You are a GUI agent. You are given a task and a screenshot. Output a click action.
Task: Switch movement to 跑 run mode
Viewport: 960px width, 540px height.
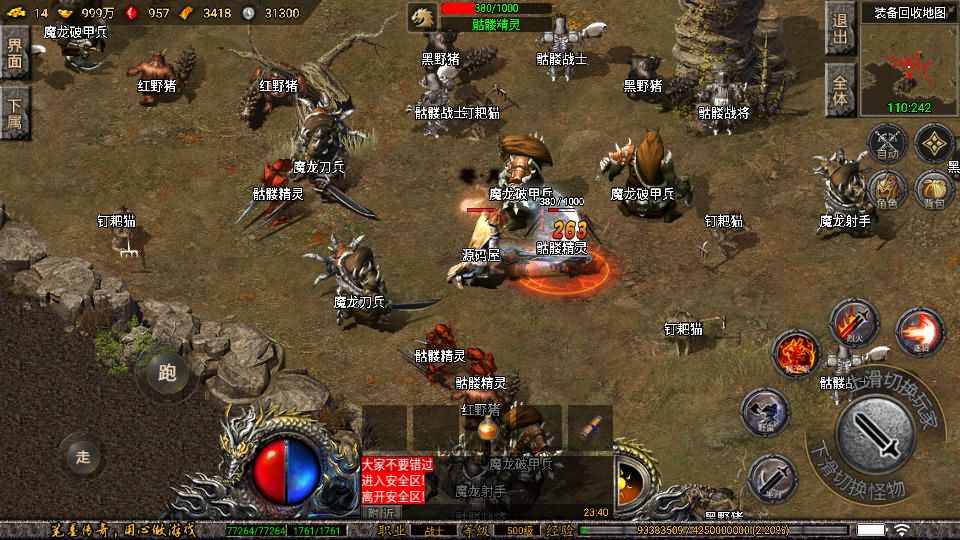pyautogui.click(x=167, y=373)
